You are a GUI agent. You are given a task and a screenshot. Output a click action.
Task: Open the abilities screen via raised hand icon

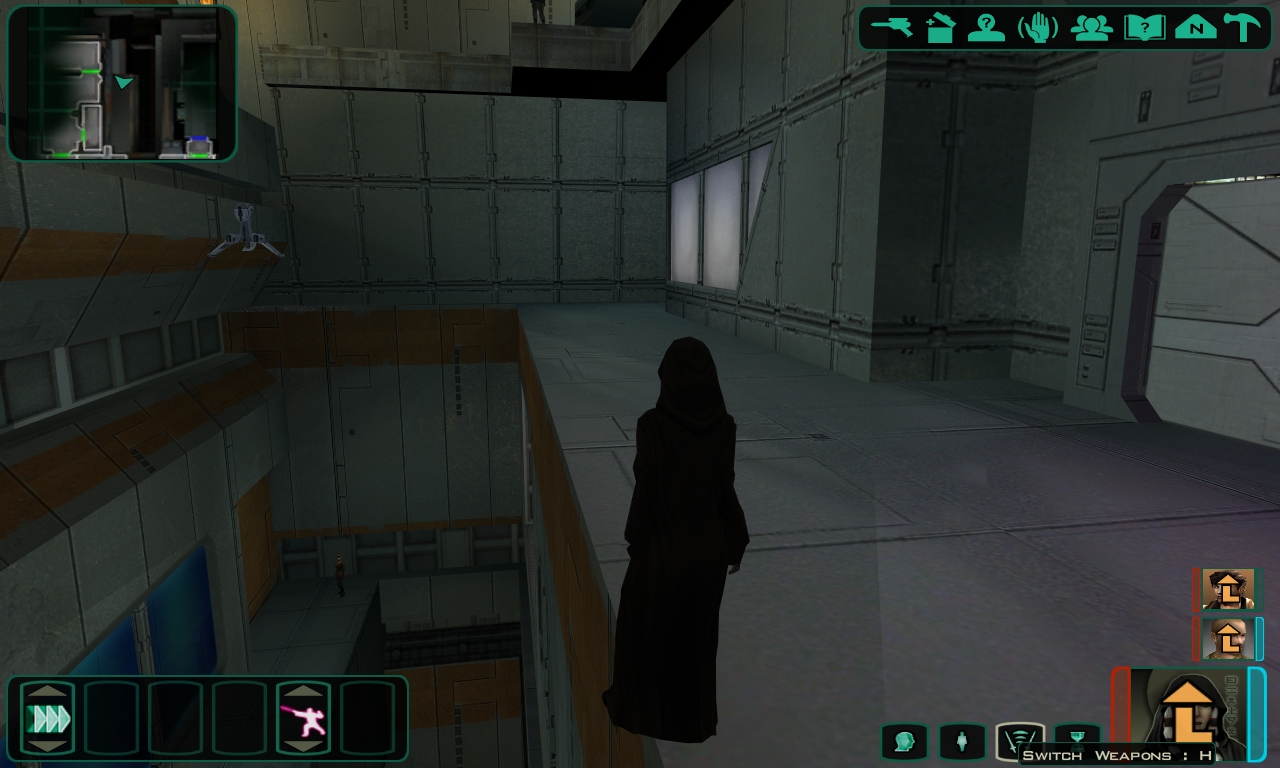pyautogui.click(x=1038, y=27)
